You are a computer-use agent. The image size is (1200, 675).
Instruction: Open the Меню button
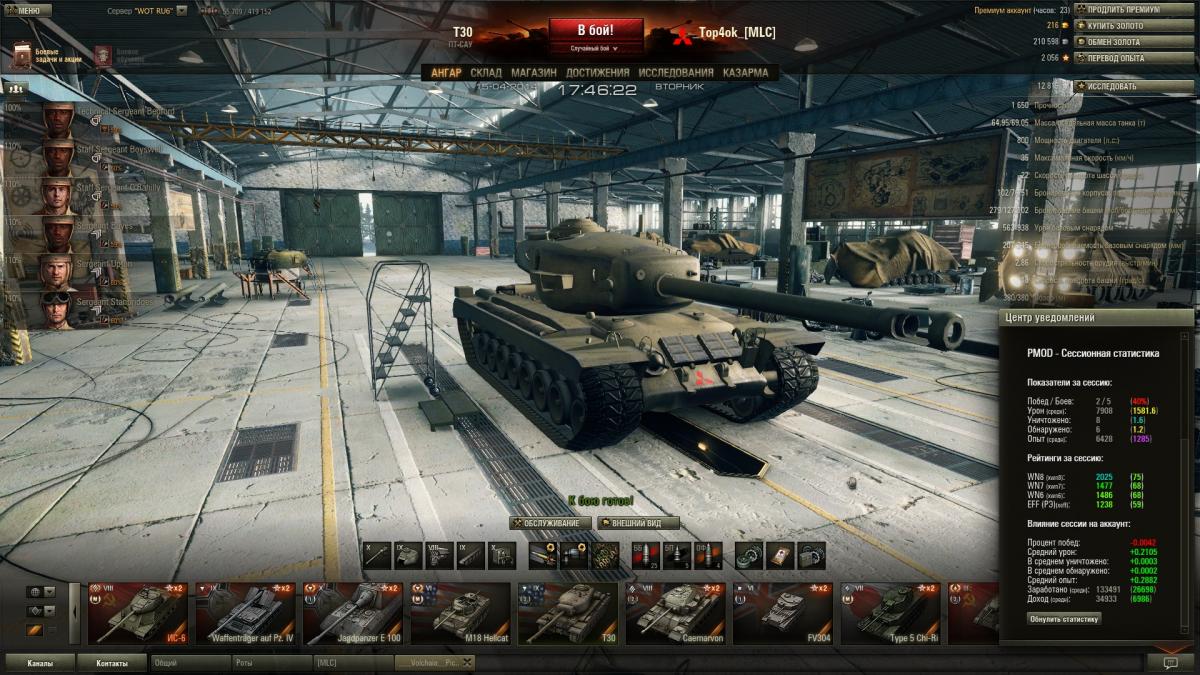tap(27, 11)
